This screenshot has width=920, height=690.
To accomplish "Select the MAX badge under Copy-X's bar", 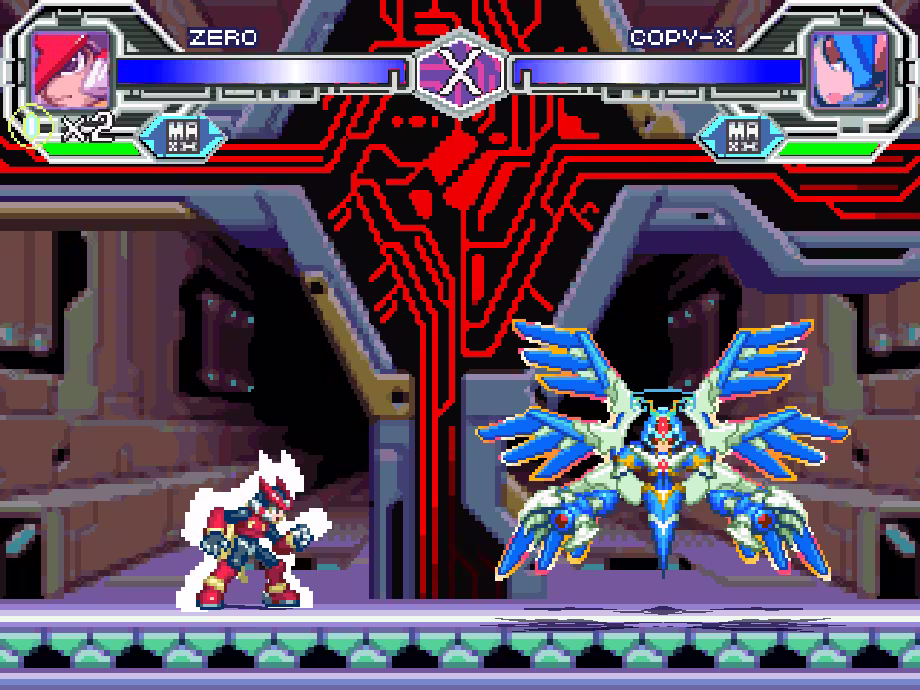I will coord(741,136).
